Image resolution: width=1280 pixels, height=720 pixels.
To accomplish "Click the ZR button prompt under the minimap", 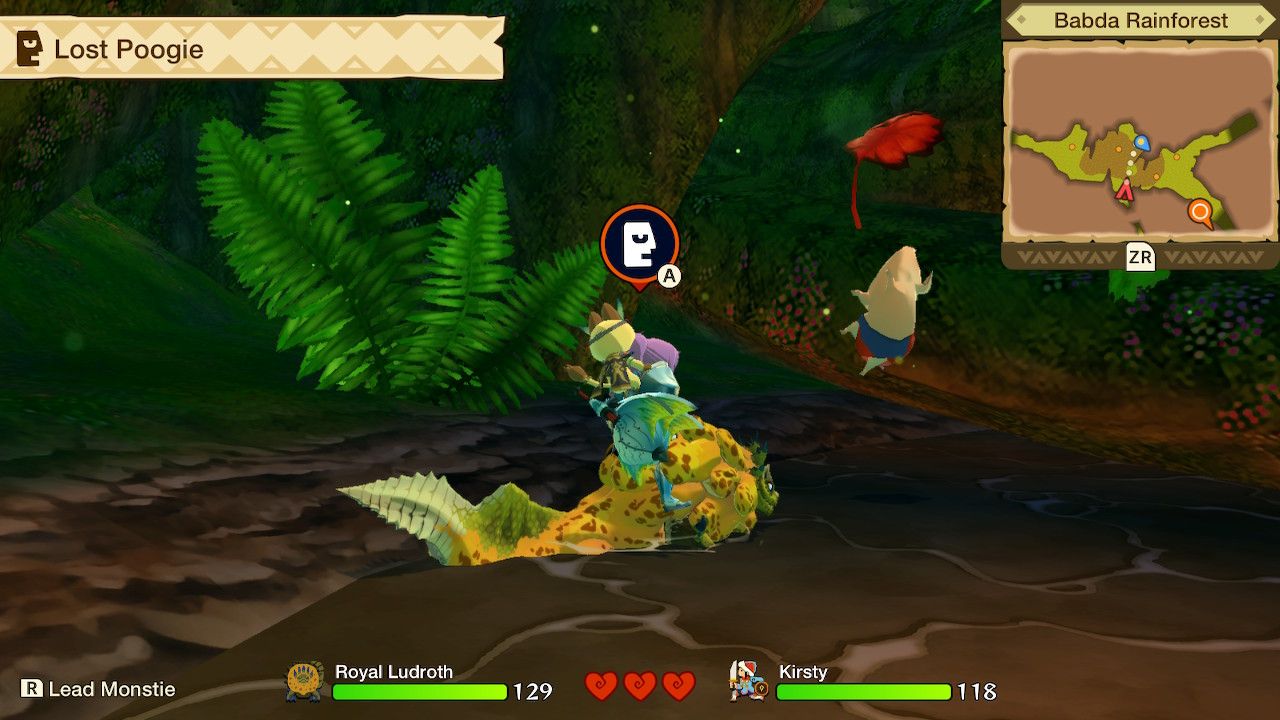I will click(1142, 258).
